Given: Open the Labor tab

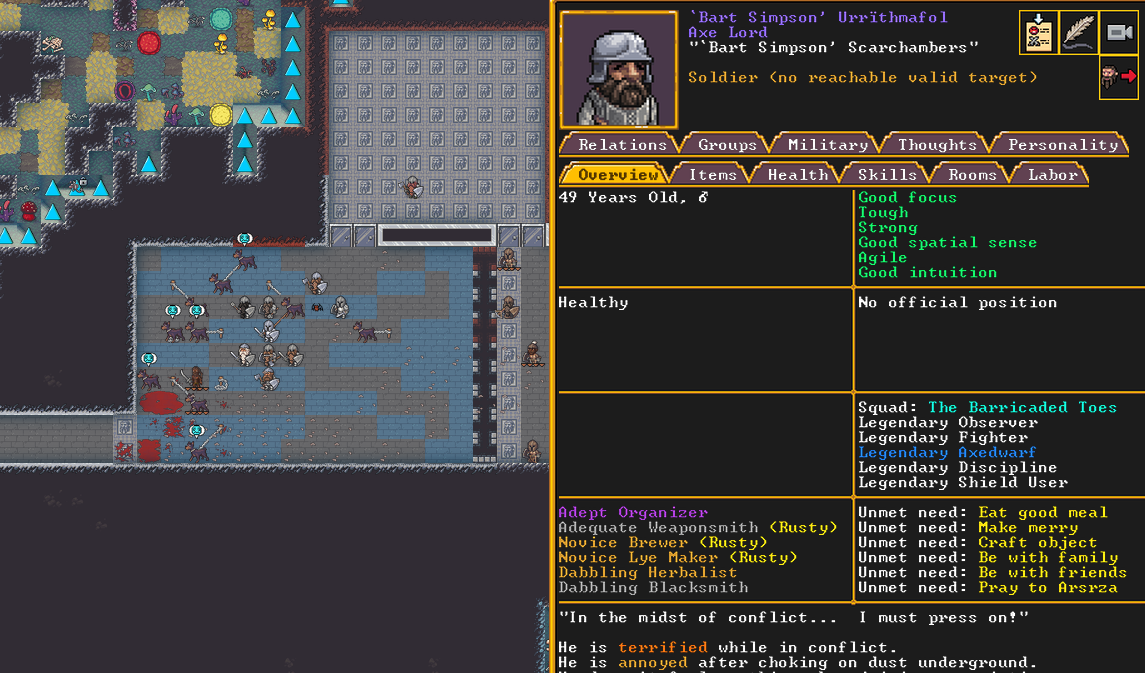Looking at the screenshot, I should (1053, 175).
